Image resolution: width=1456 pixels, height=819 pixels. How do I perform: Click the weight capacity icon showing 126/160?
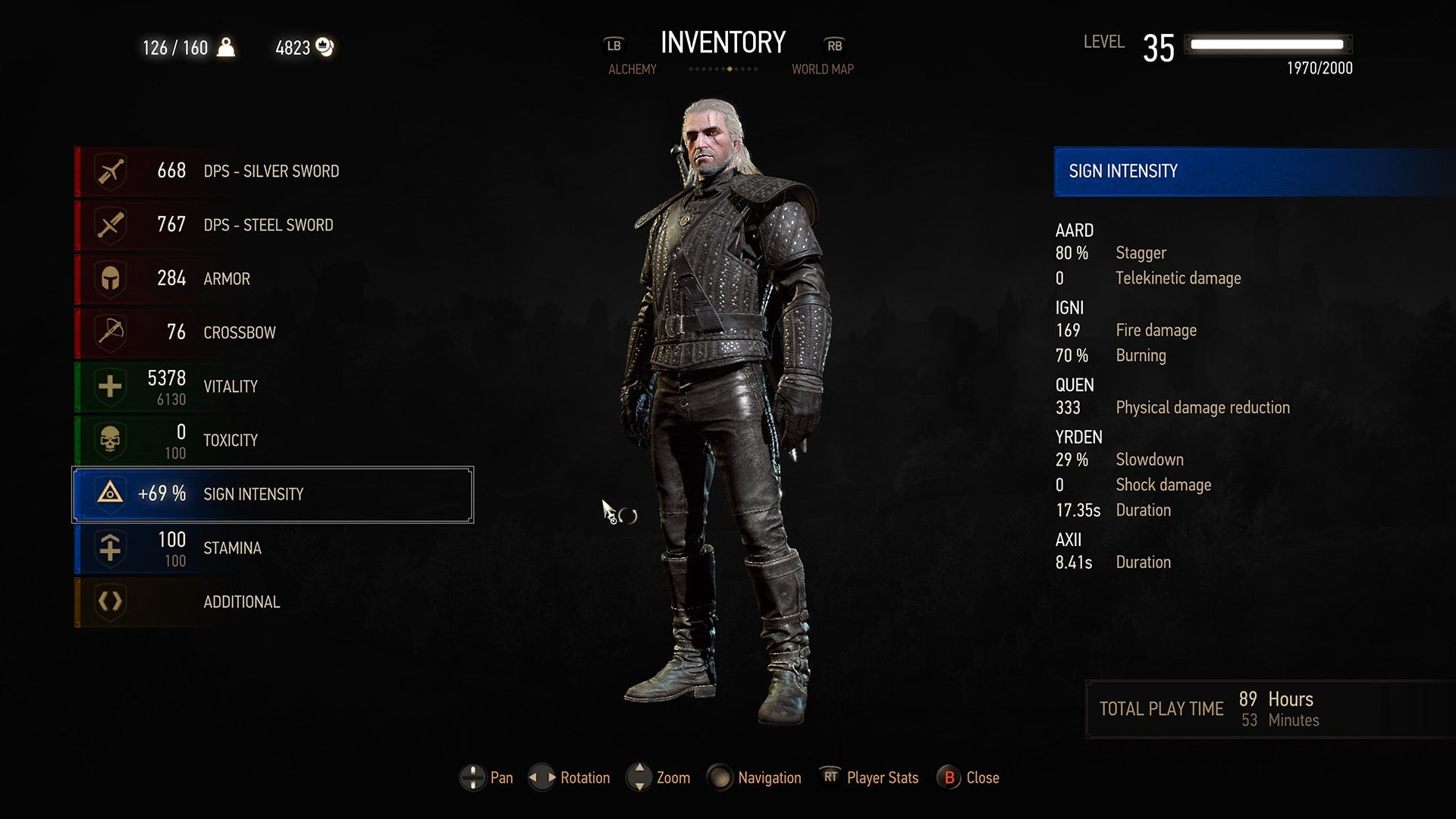[x=224, y=46]
